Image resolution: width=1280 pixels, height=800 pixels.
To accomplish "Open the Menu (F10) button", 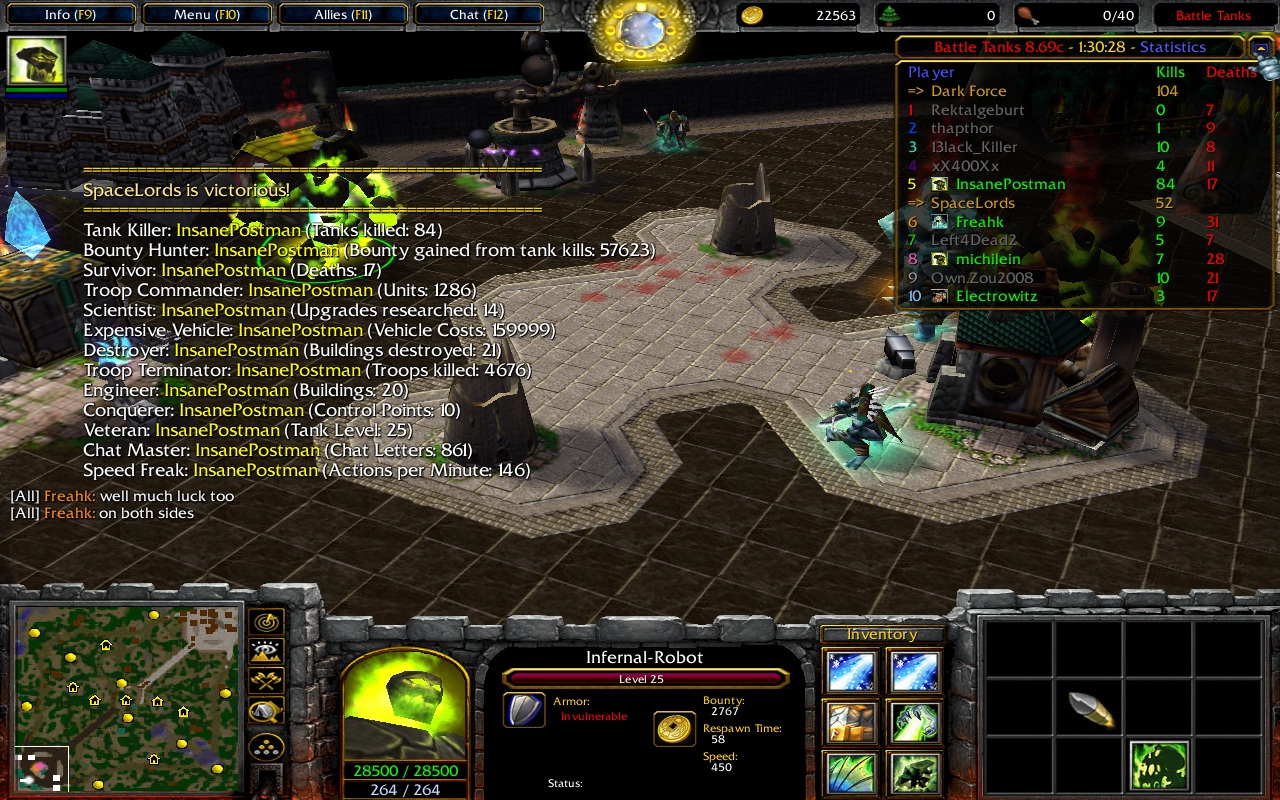I will pos(206,15).
